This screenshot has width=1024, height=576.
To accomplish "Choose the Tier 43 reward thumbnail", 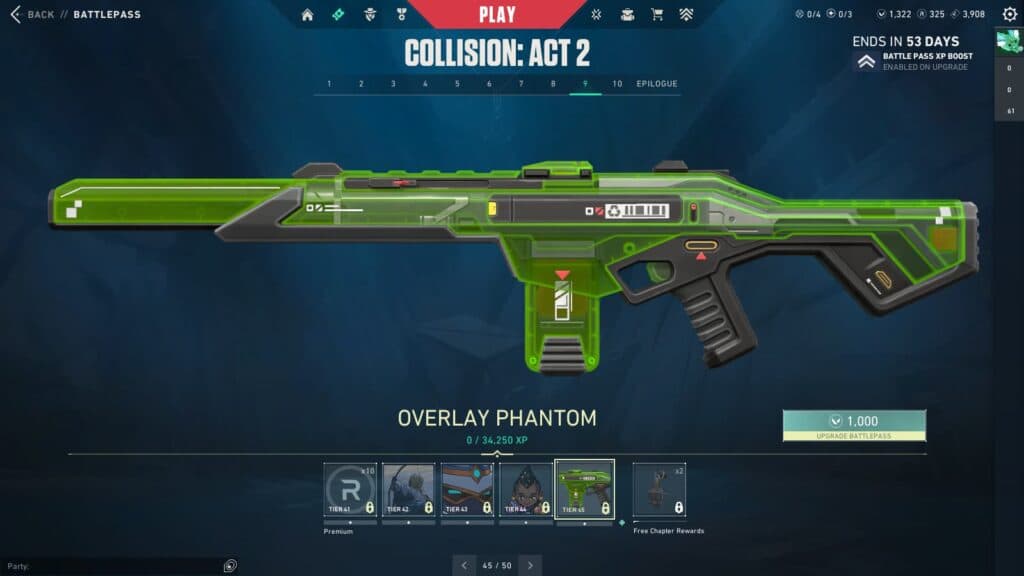I will (x=467, y=489).
